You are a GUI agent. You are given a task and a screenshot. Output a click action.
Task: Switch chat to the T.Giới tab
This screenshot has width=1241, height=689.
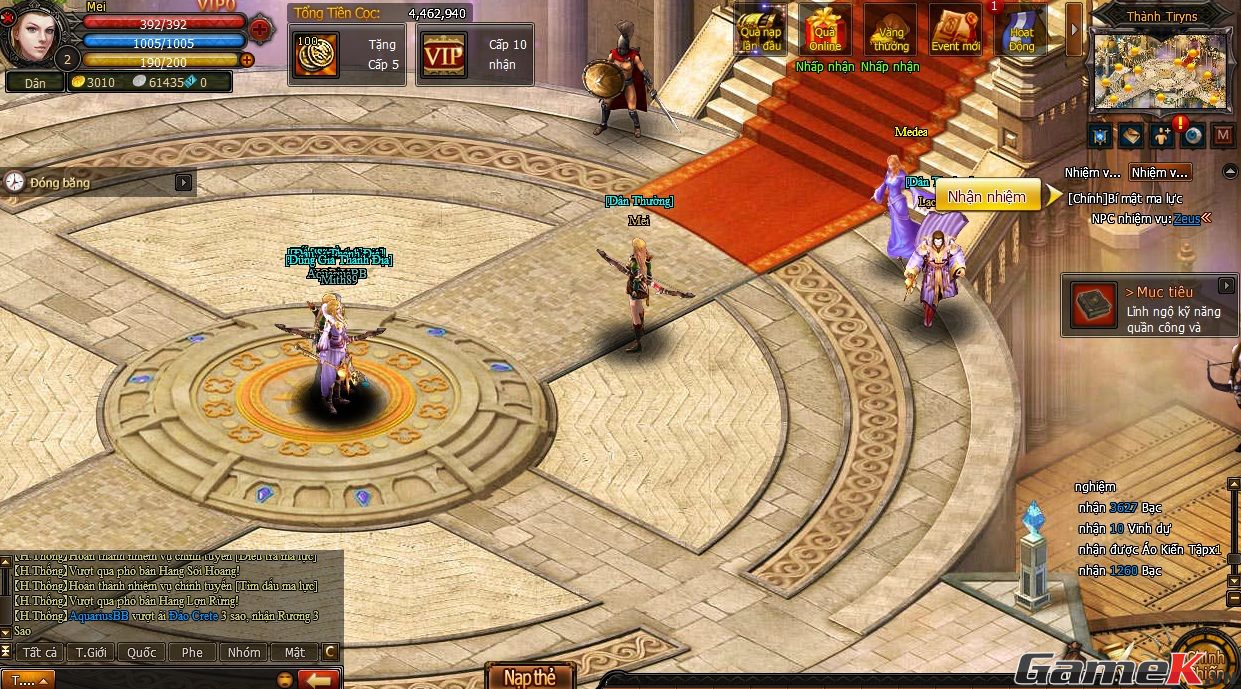coord(91,652)
